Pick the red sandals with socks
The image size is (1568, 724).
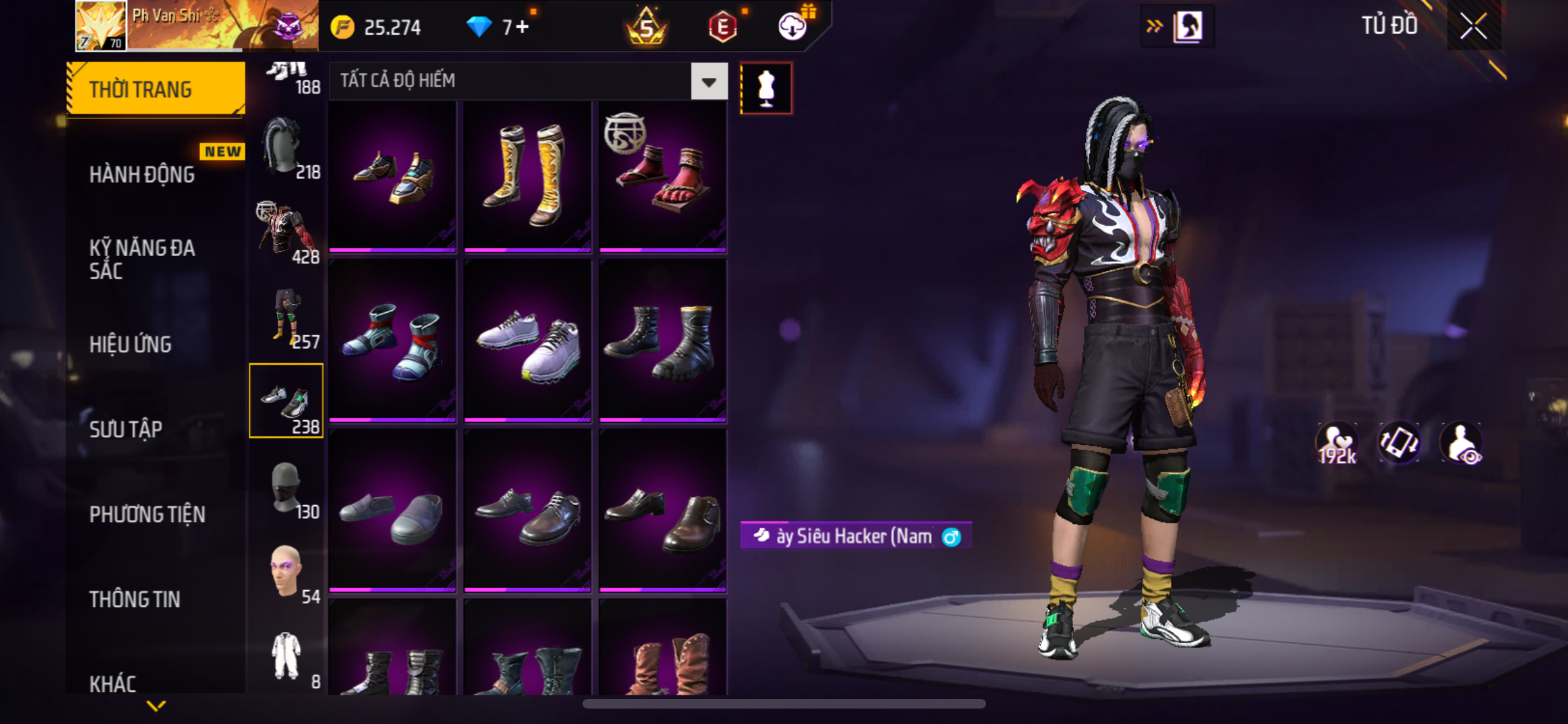pos(662,175)
